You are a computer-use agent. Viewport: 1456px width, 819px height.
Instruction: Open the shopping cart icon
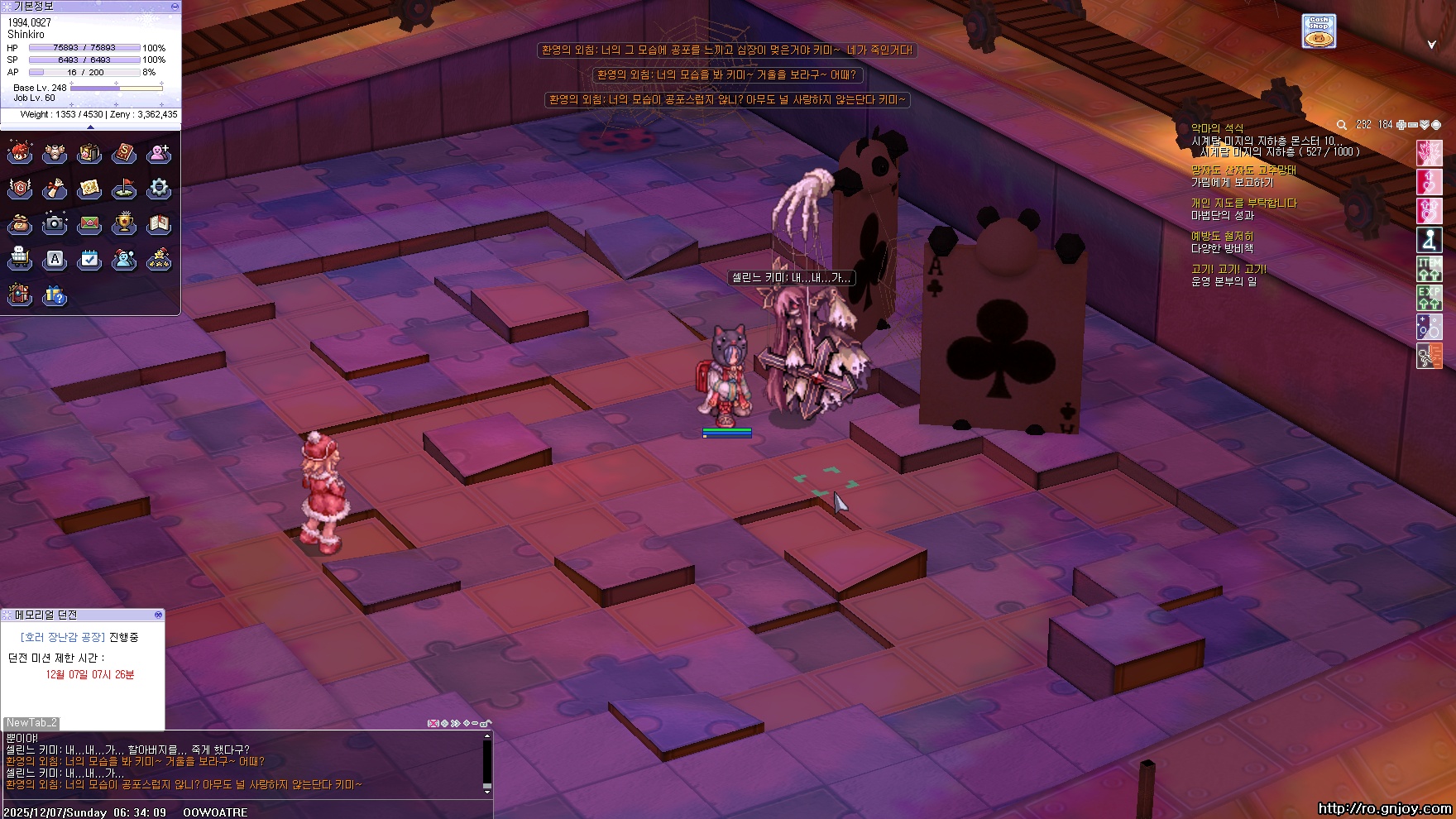20,259
